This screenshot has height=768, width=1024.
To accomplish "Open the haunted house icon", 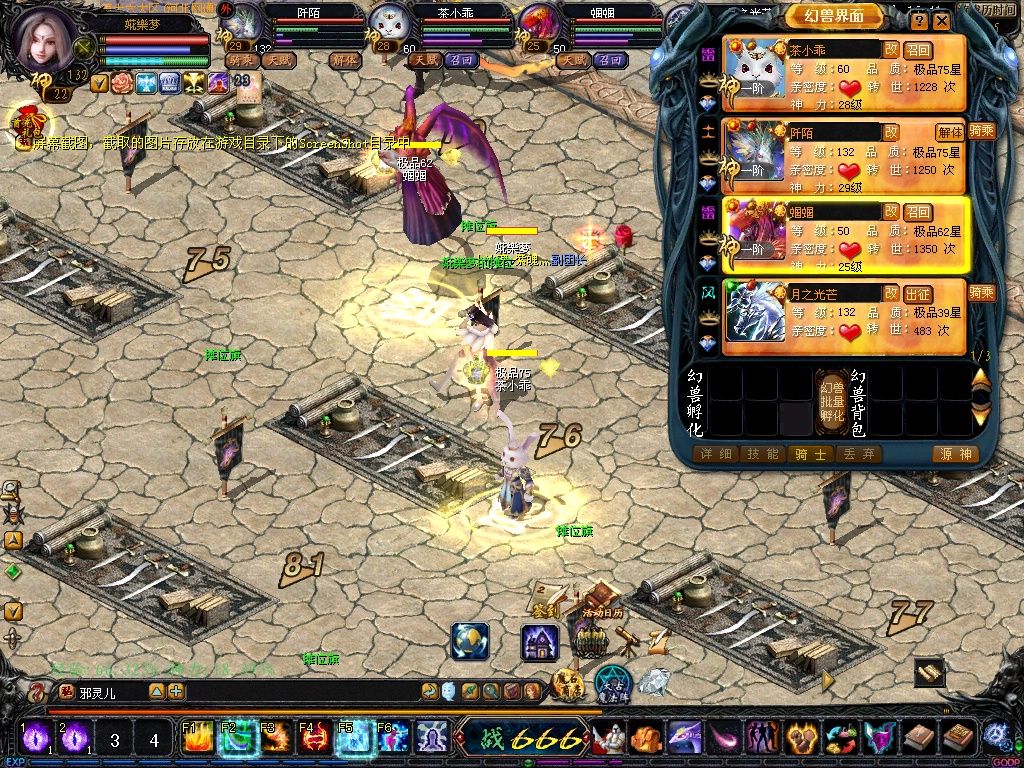I will [540, 641].
